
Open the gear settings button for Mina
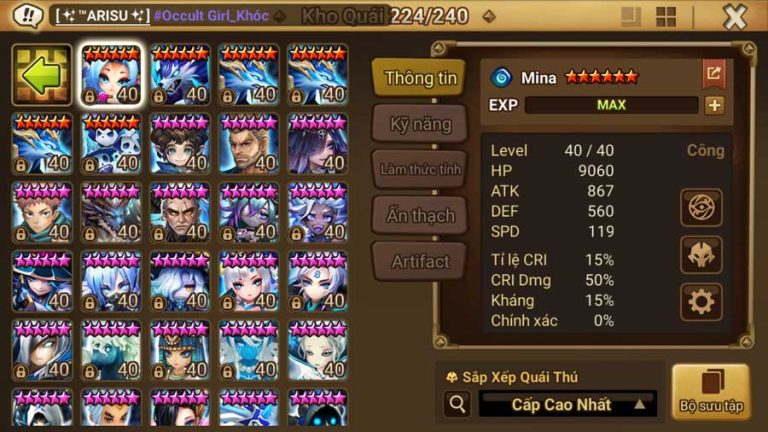[701, 301]
